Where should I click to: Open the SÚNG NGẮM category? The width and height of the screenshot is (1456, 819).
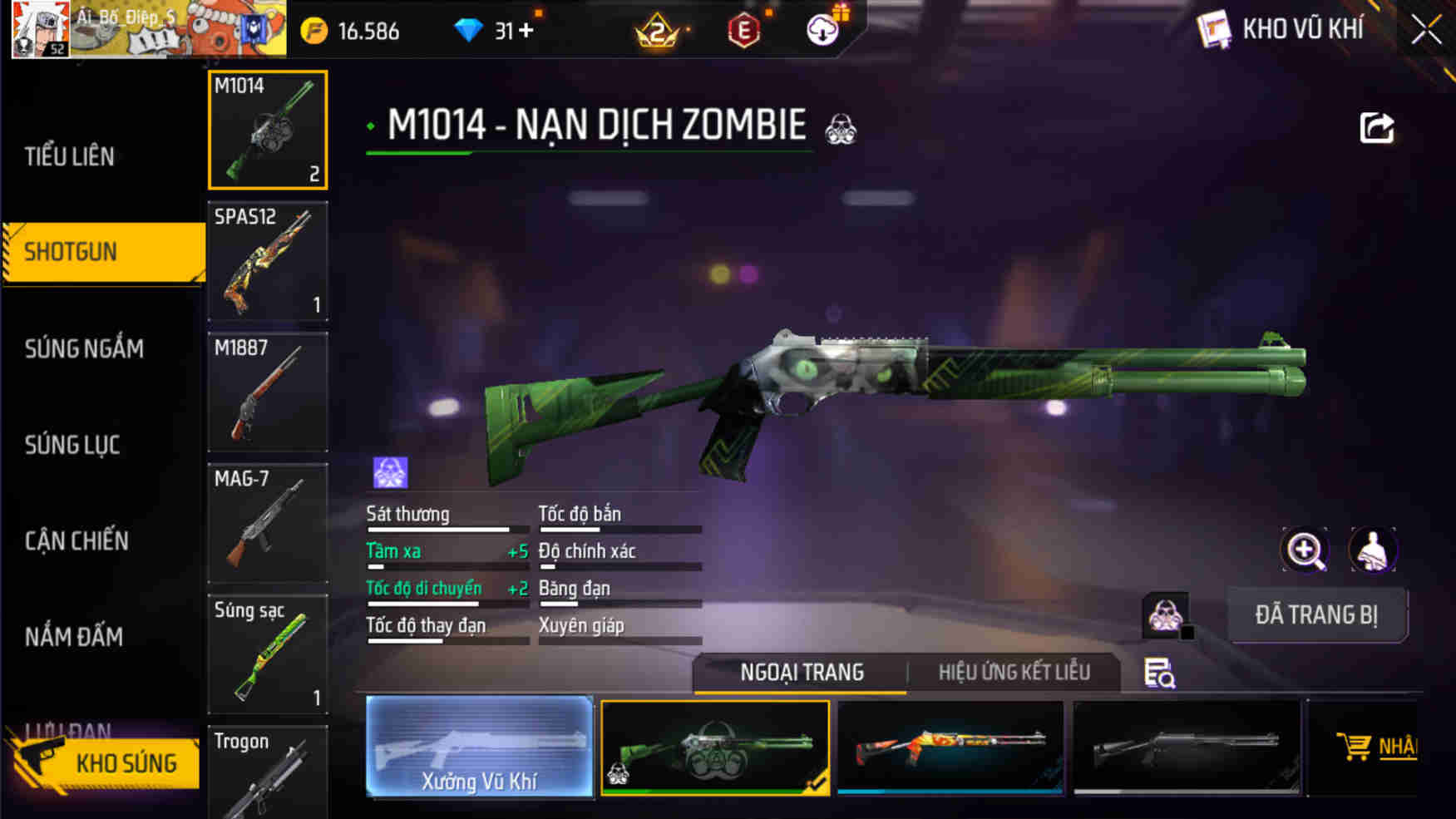coord(88,349)
